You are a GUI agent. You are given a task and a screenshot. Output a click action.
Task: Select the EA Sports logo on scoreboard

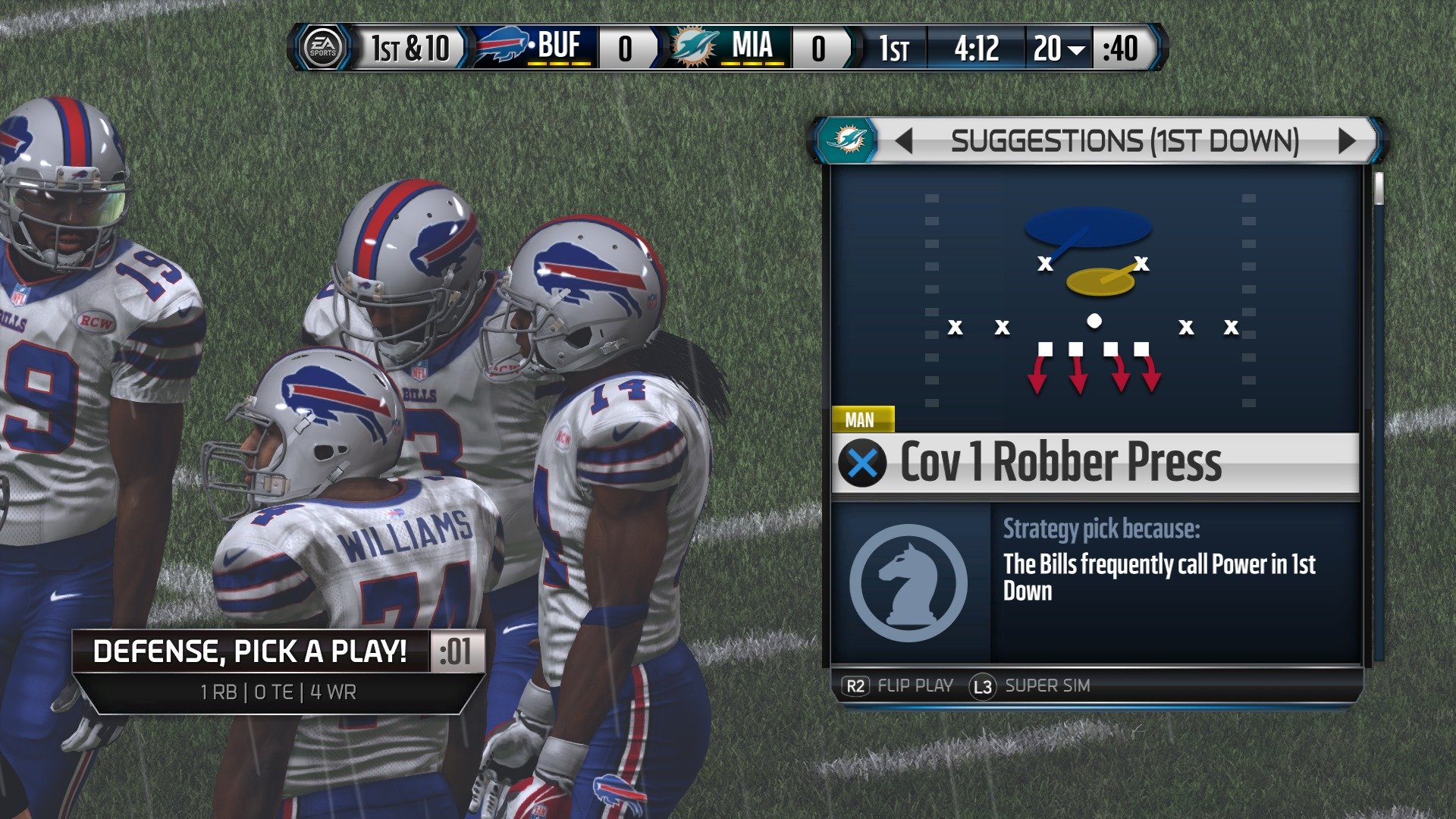pyautogui.click(x=326, y=47)
